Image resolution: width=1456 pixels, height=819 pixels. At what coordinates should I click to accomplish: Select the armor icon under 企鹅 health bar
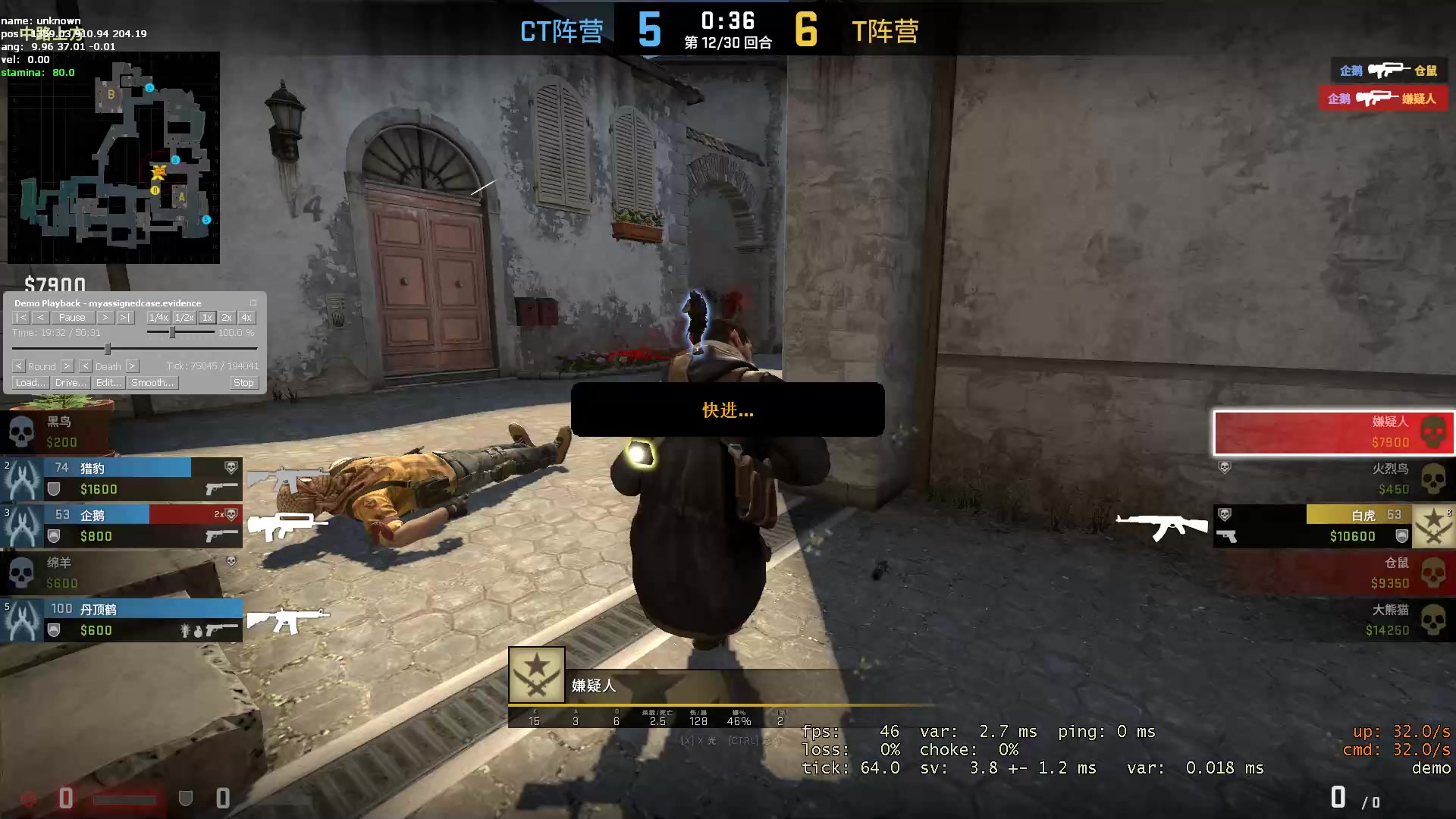[53, 536]
